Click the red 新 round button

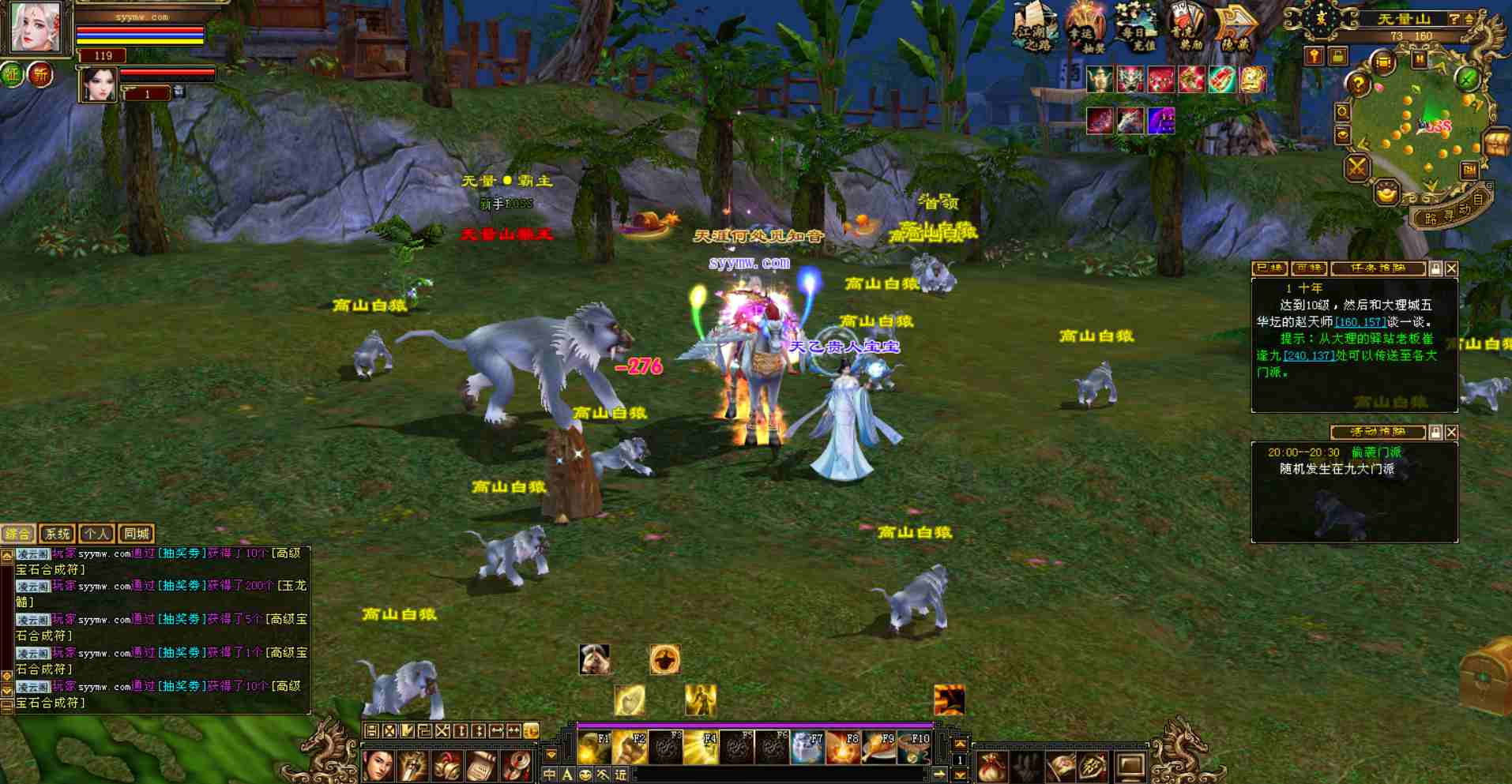pyautogui.click(x=40, y=75)
